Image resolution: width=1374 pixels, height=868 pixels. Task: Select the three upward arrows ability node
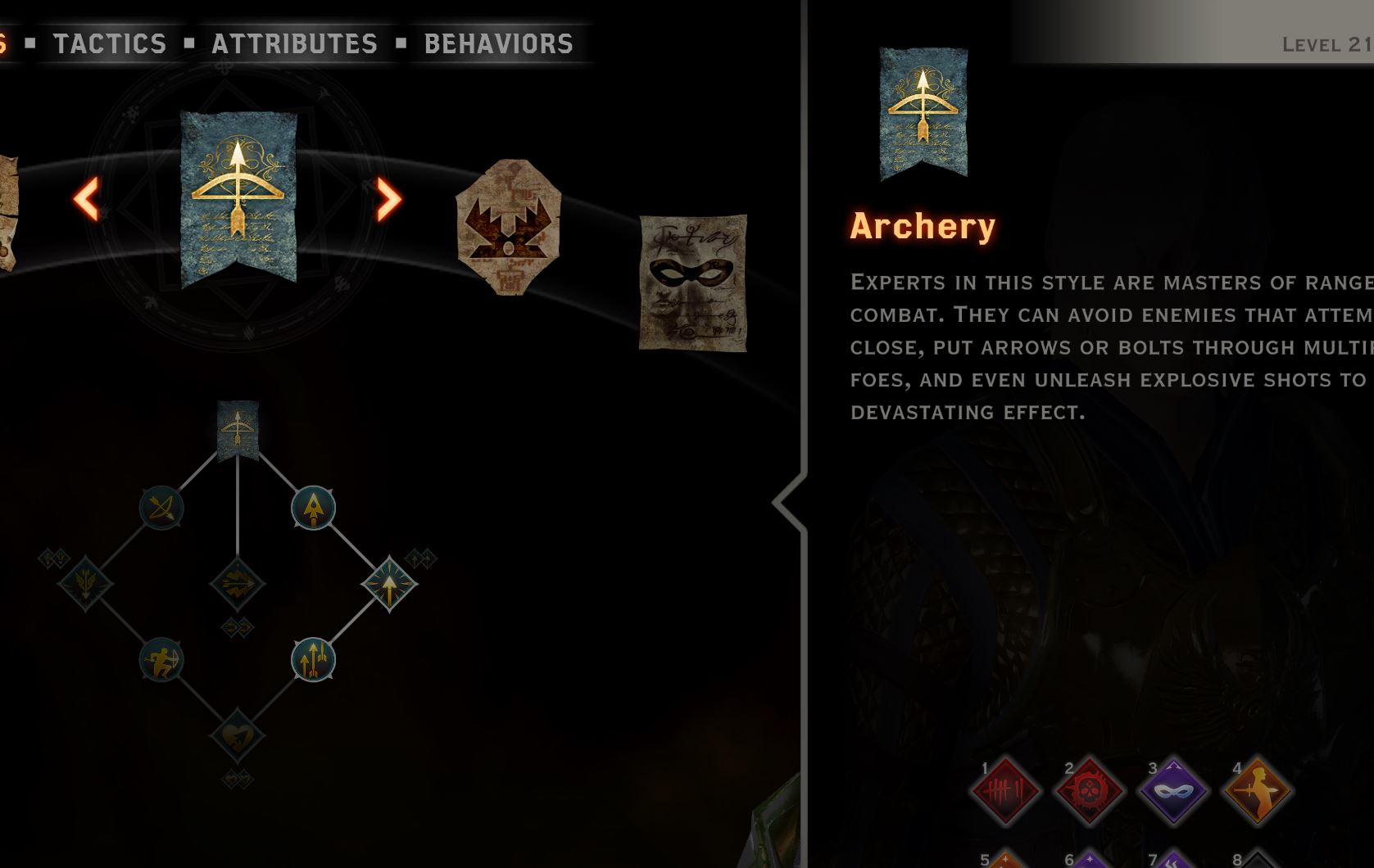313,660
